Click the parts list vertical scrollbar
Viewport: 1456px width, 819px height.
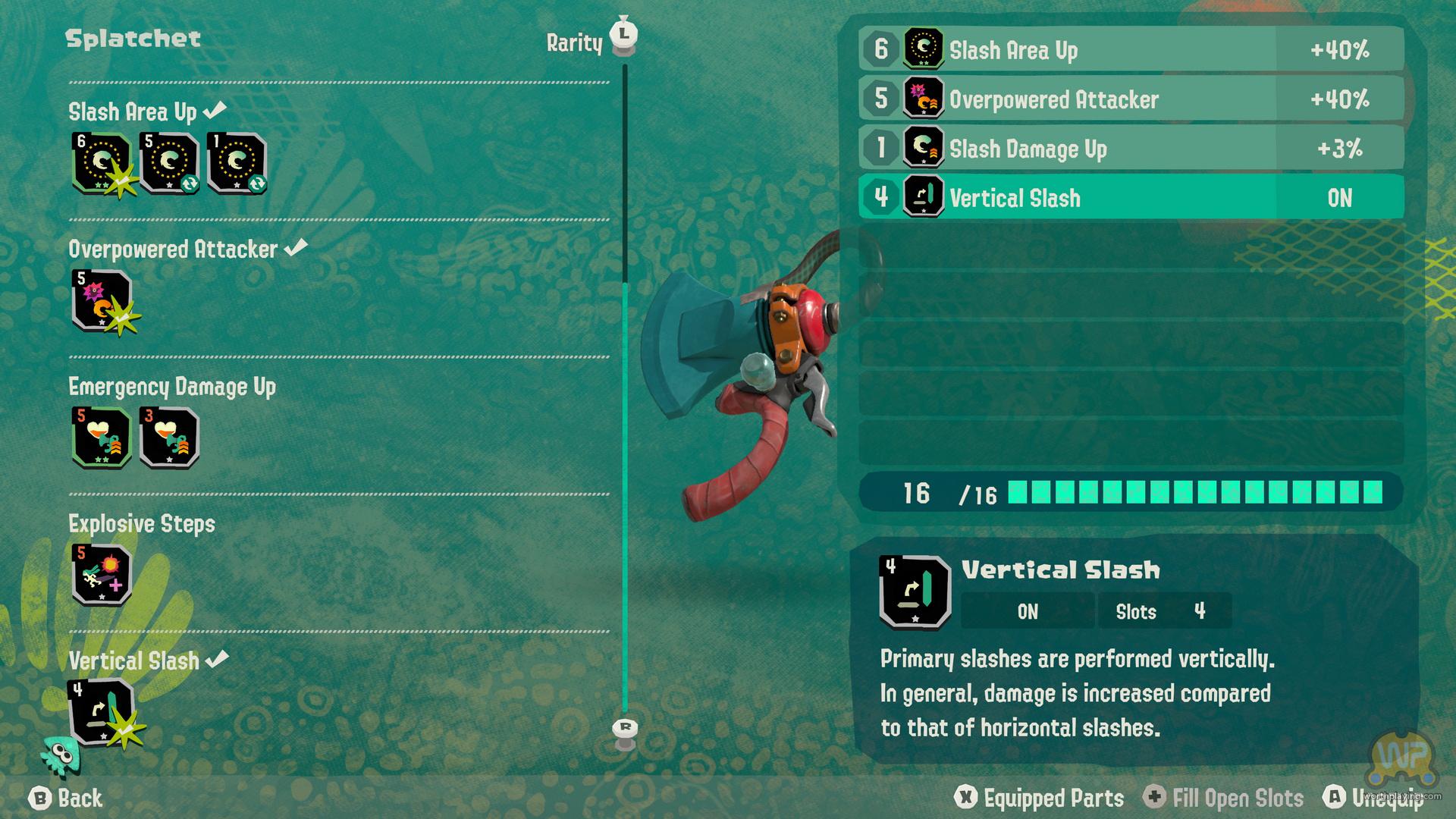(625, 394)
